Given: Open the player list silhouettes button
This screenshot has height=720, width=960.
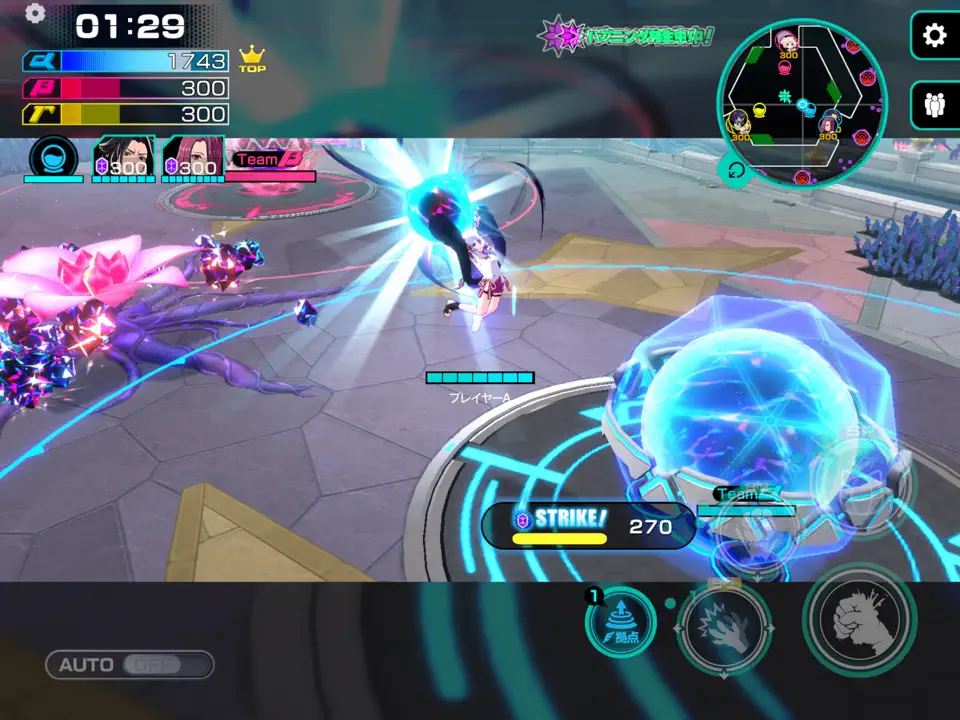Looking at the screenshot, I should [935, 105].
